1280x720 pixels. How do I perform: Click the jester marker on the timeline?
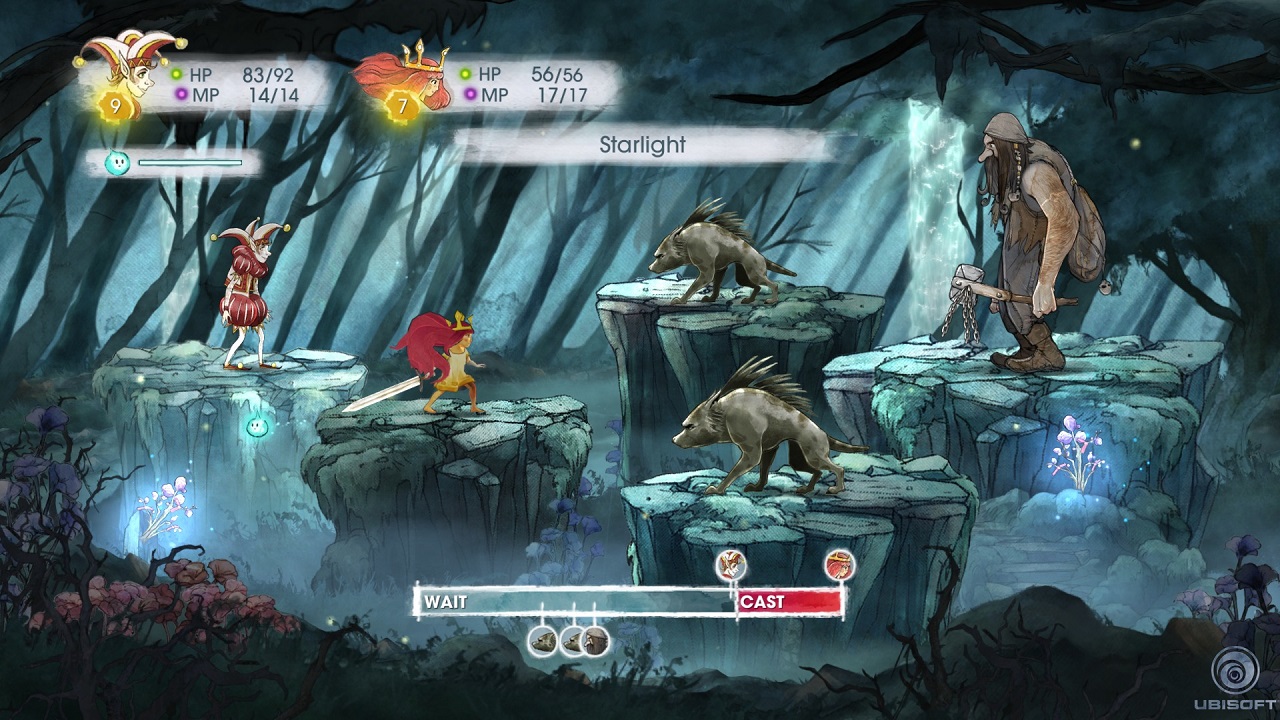click(732, 566)
